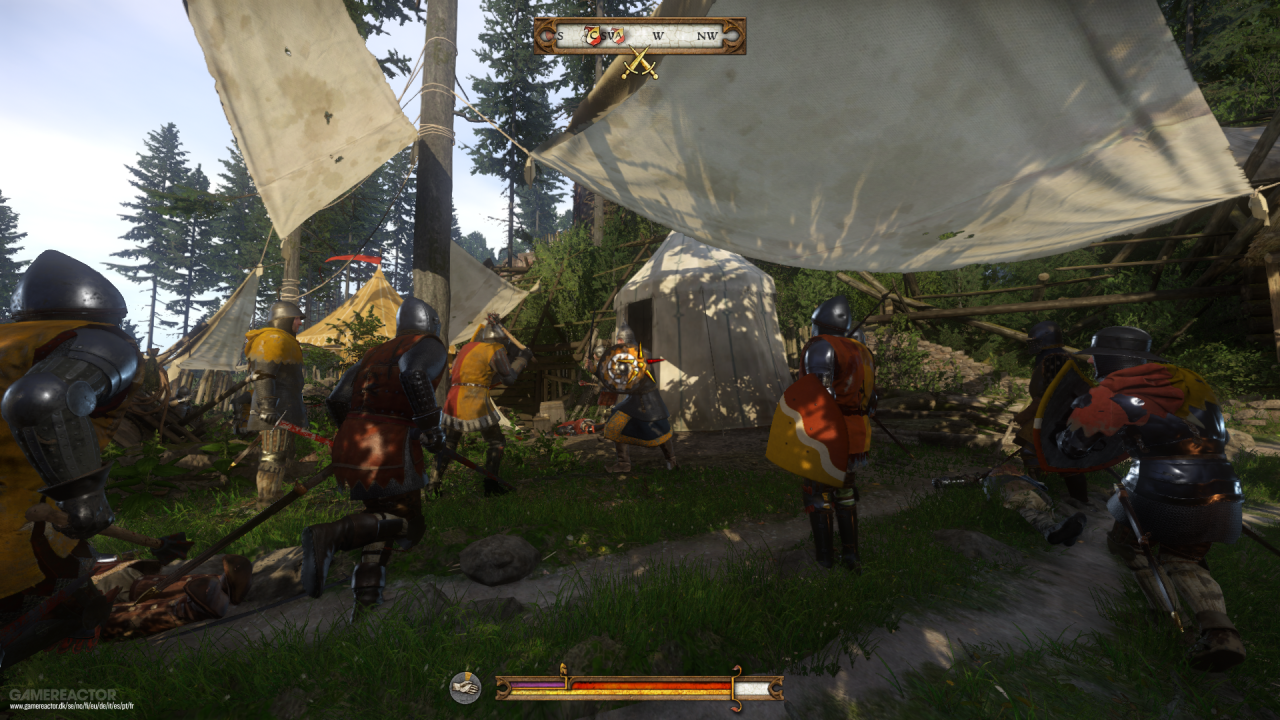The height and width of the screenshot is (720, 1280).
Task: Click the shield quest marker labeled C
Action: tap(594, 36)
